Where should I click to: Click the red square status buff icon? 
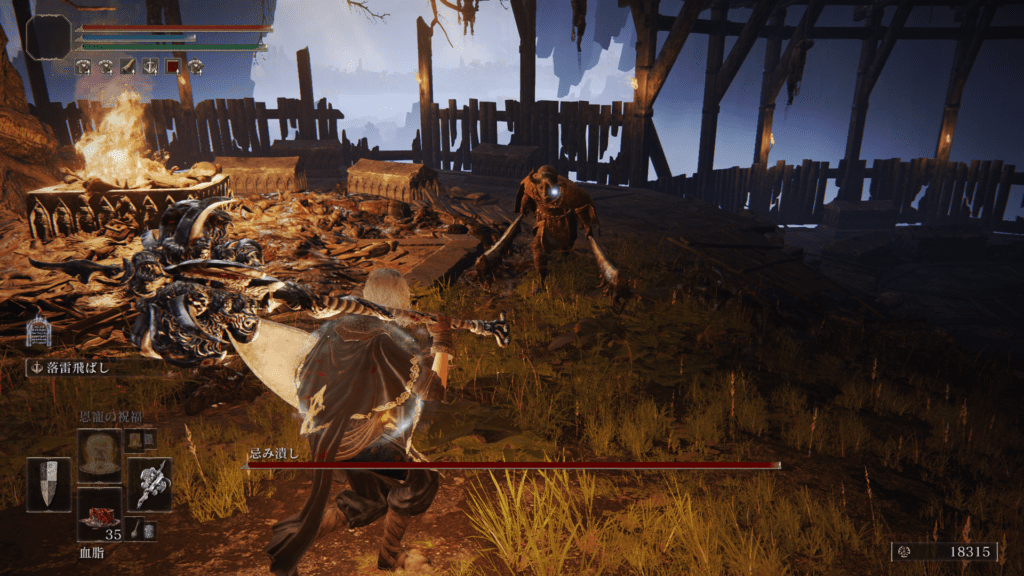(173, 67)
